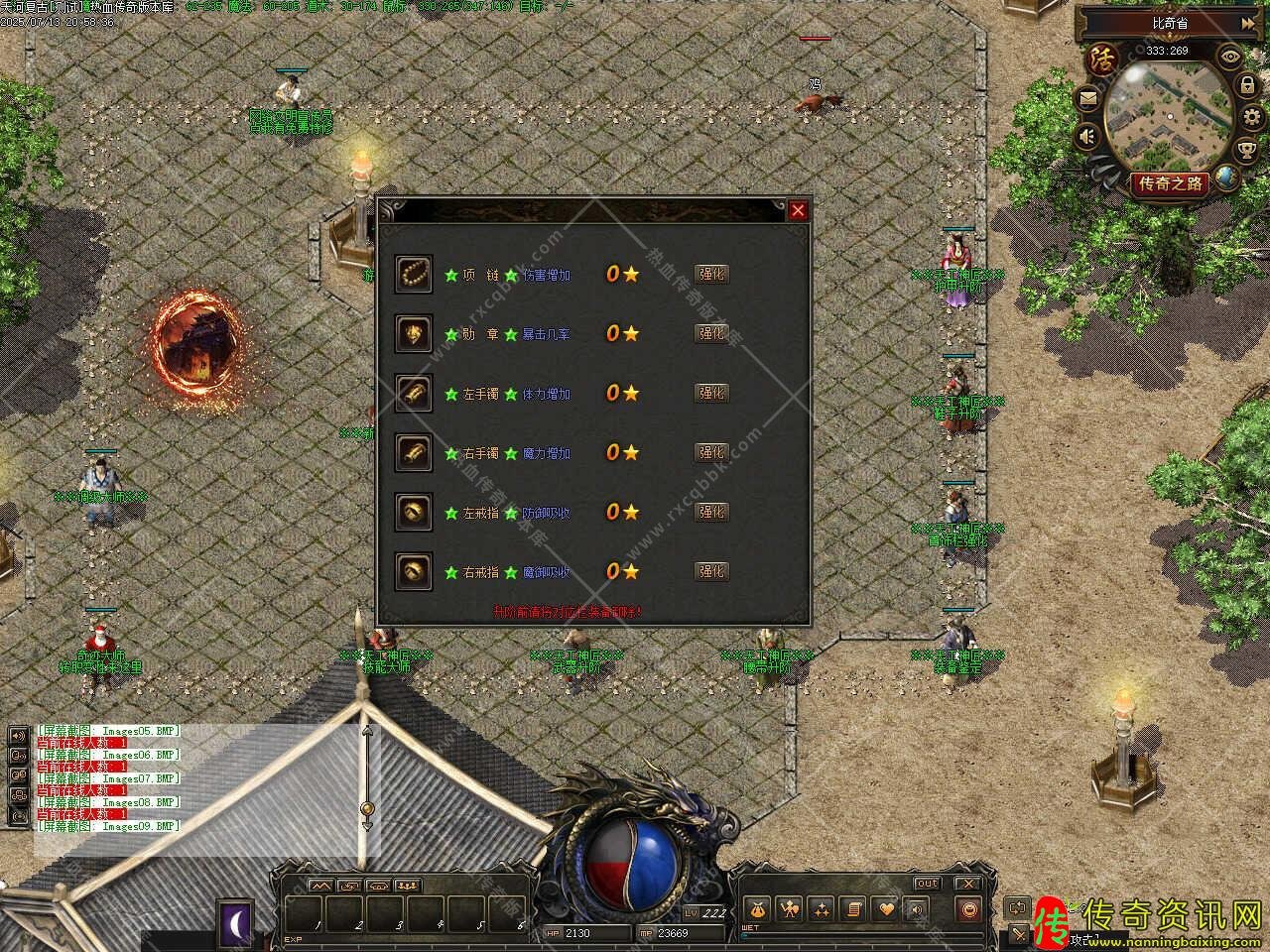Click the out button on the bottom bar
Image resolution: width=1270 pixels, height=952 pixels.
(927, 884)
